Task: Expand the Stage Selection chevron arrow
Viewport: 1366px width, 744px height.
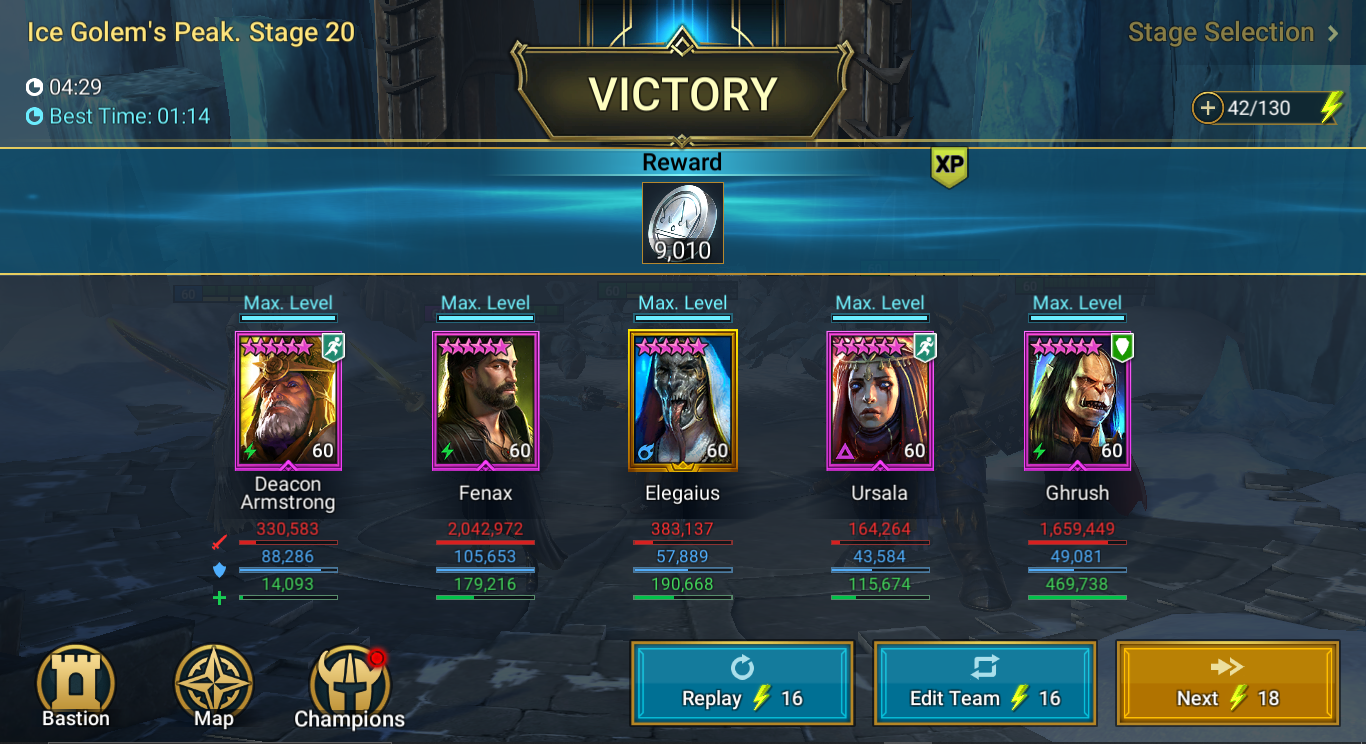Action: (1331, 32)
